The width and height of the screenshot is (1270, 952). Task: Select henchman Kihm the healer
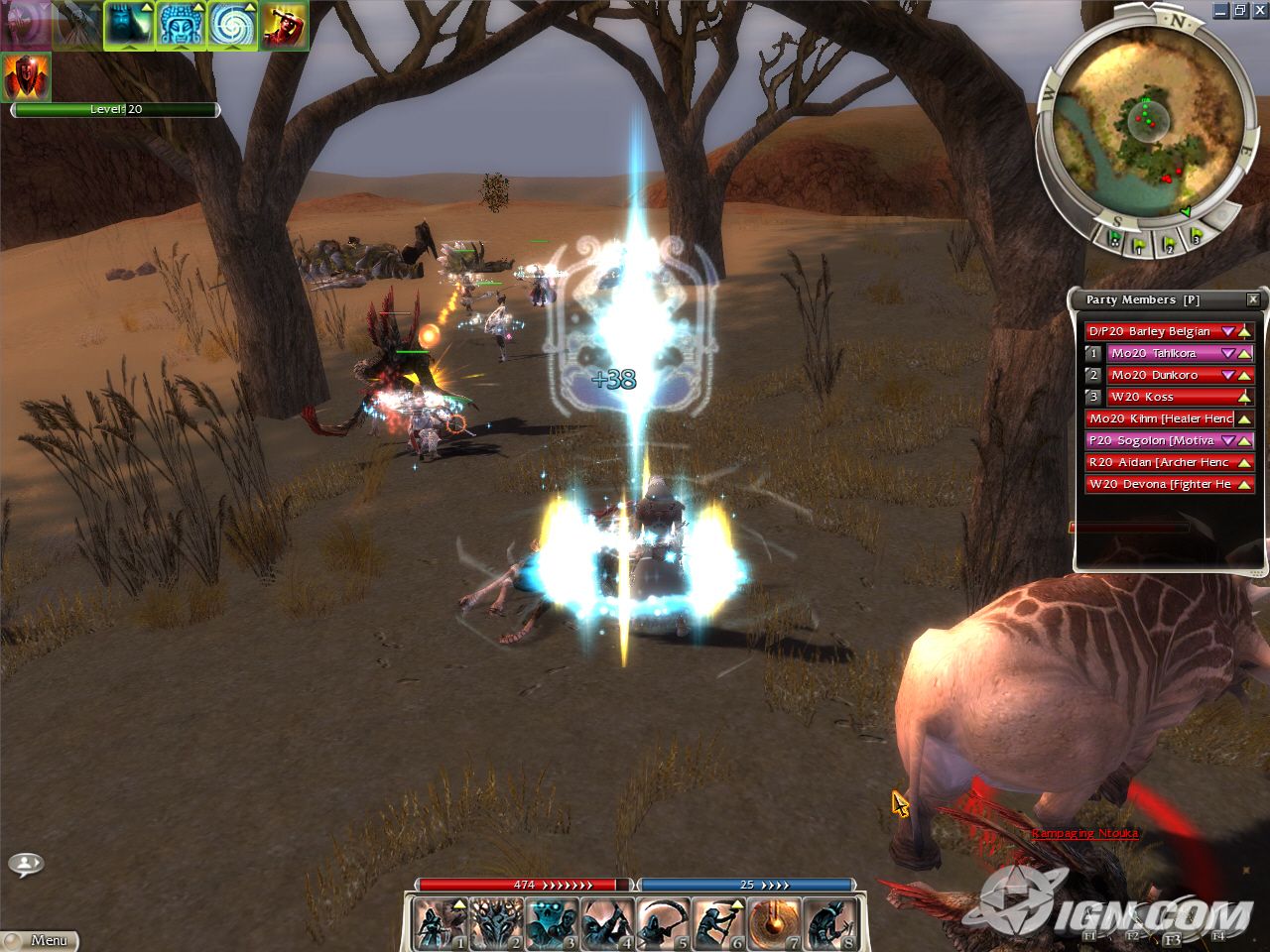coord(1159,418)
